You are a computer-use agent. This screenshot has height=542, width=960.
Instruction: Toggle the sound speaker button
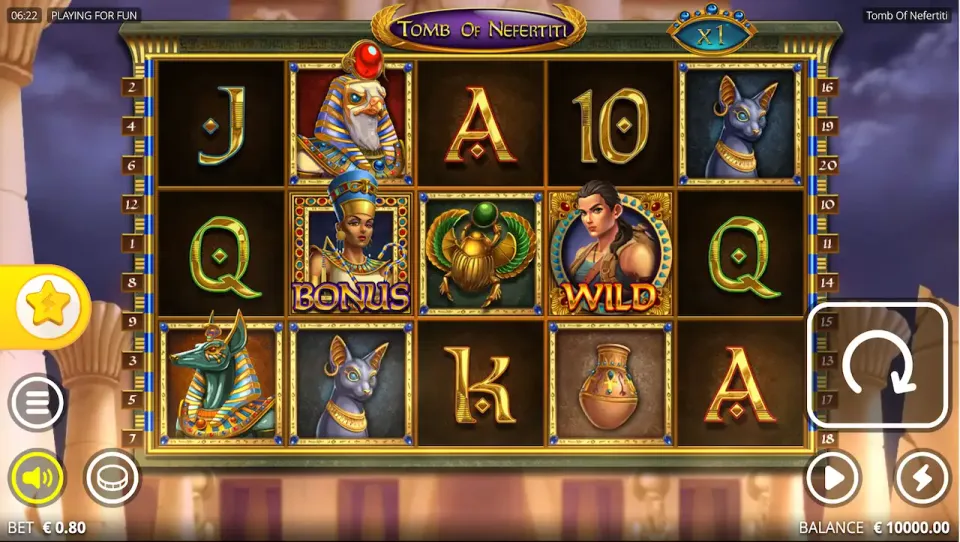click(x=36, y=479)
